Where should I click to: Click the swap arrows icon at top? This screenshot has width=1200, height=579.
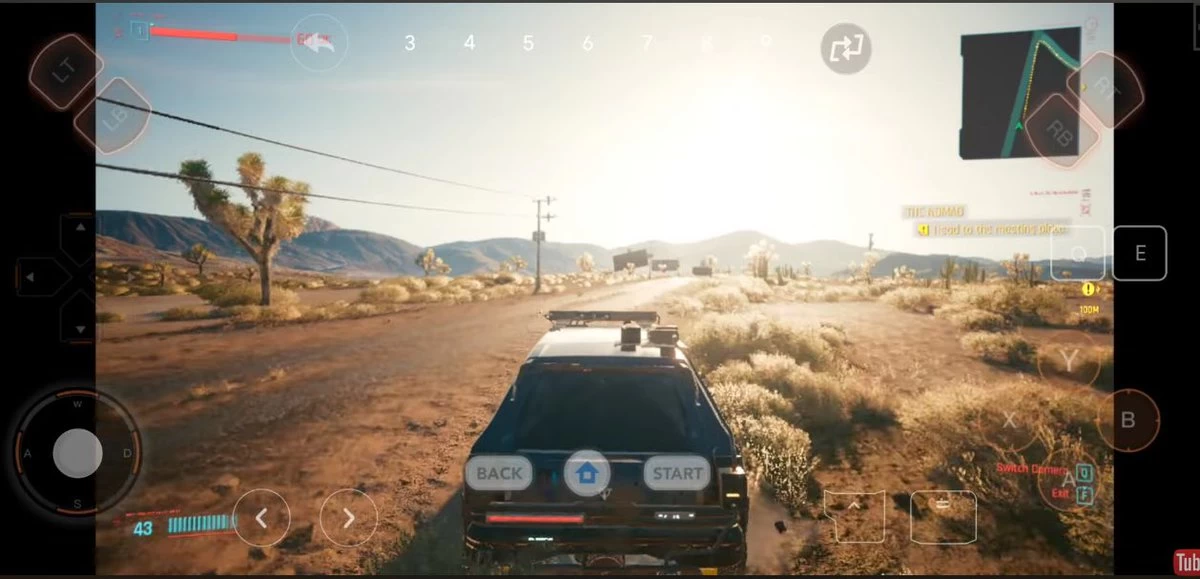pos(846,48)
